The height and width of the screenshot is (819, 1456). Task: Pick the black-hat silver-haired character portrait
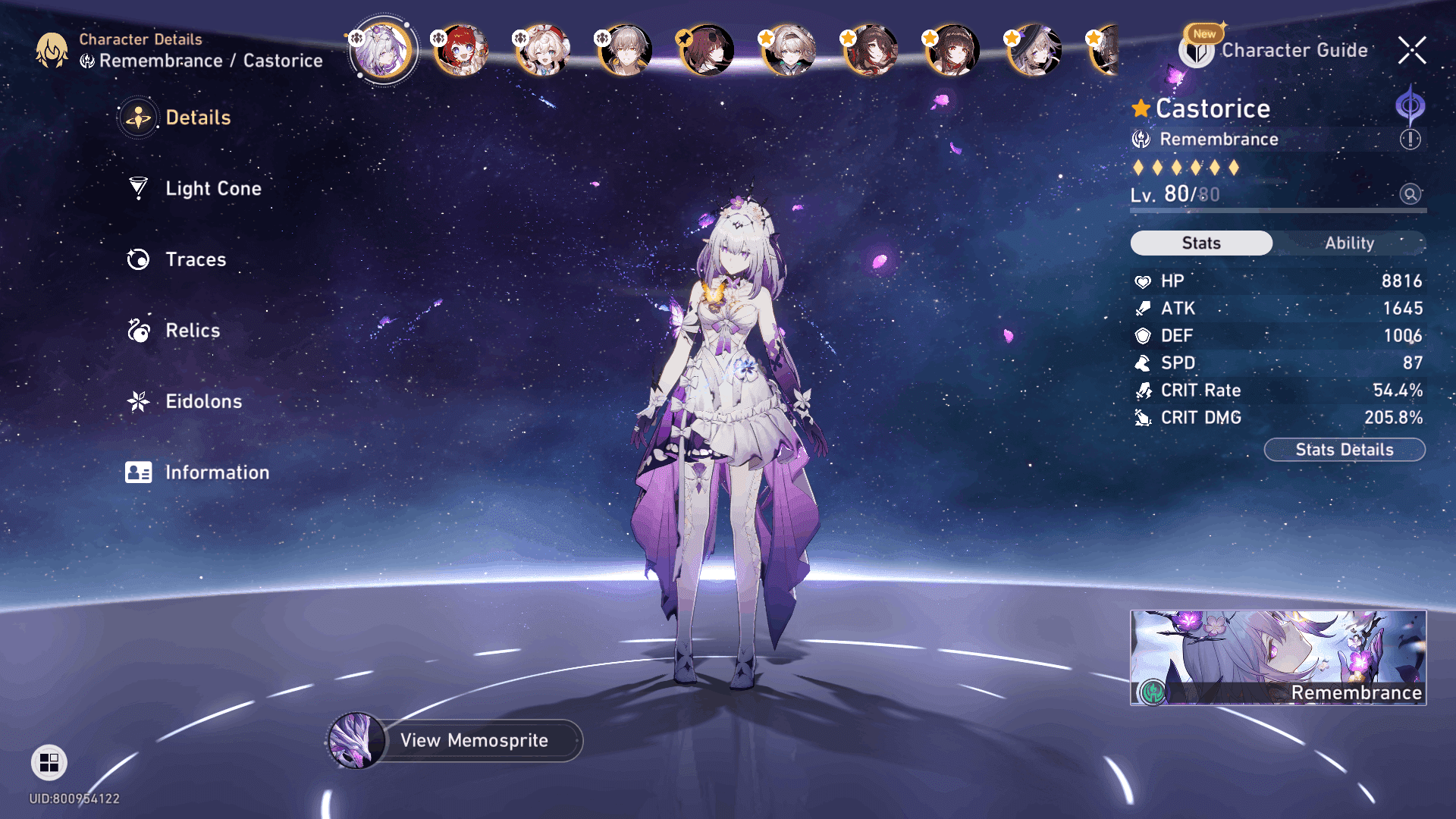1034,51
